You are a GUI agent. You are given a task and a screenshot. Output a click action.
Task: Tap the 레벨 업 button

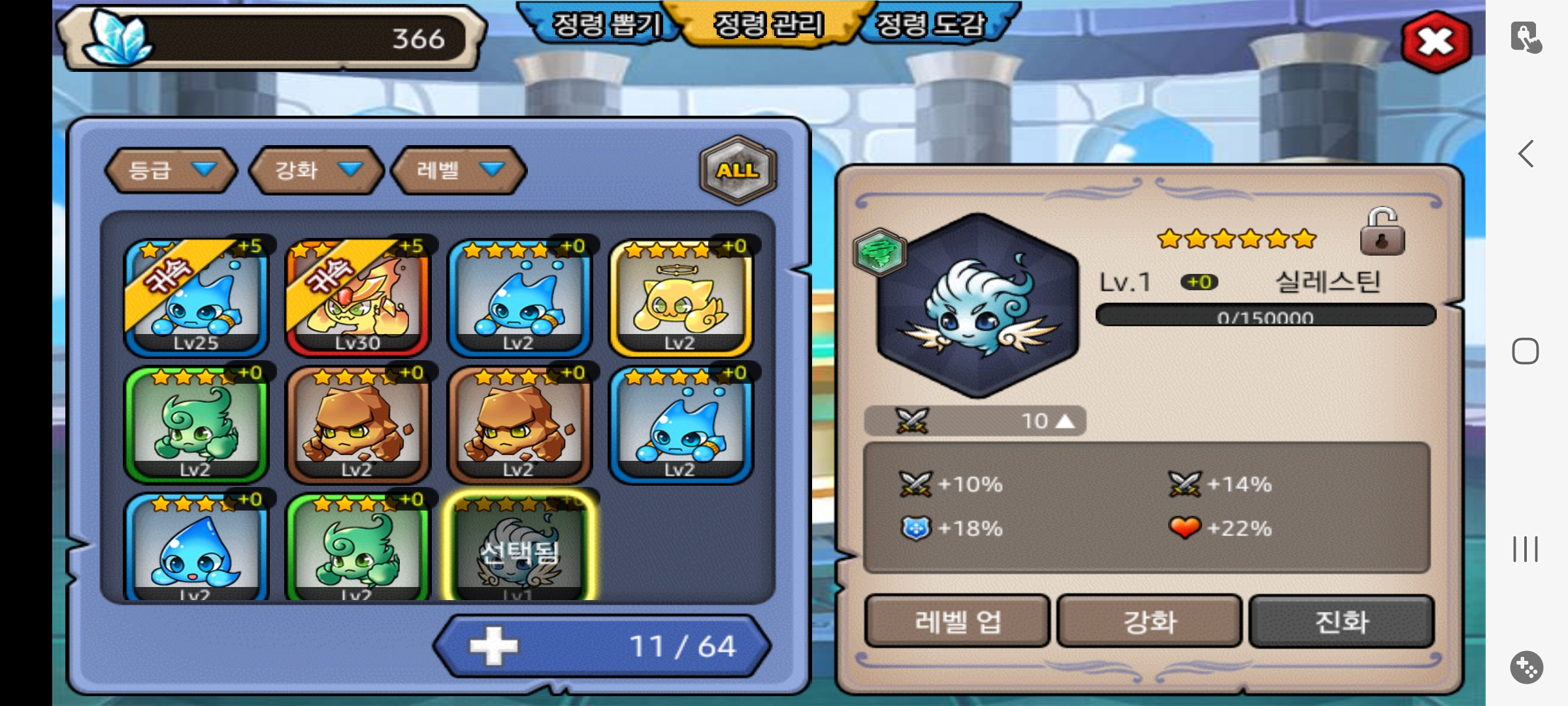(x=957, y=621)
